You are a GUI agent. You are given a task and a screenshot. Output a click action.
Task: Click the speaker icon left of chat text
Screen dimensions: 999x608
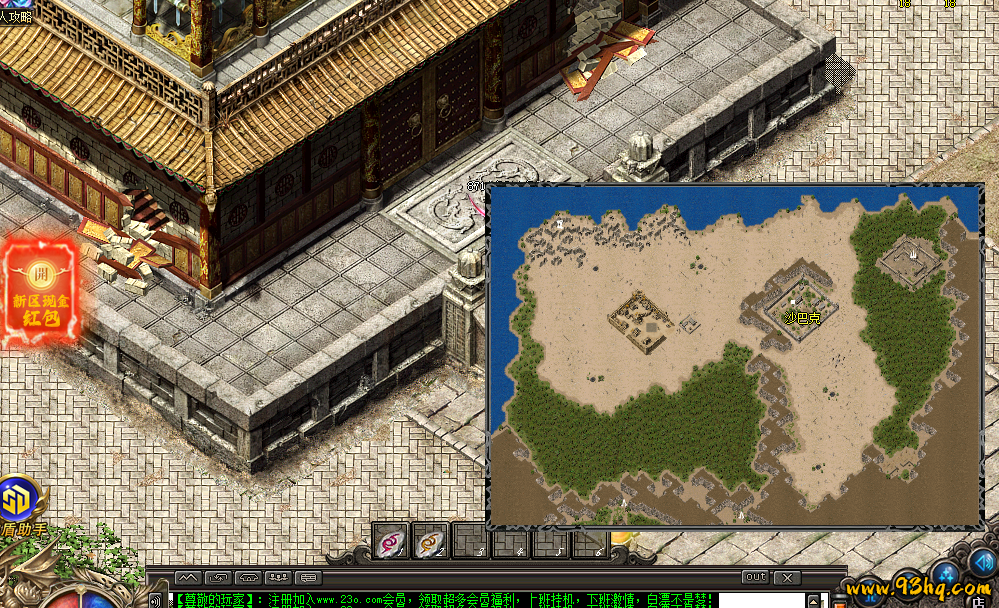(x=157, y=600)
